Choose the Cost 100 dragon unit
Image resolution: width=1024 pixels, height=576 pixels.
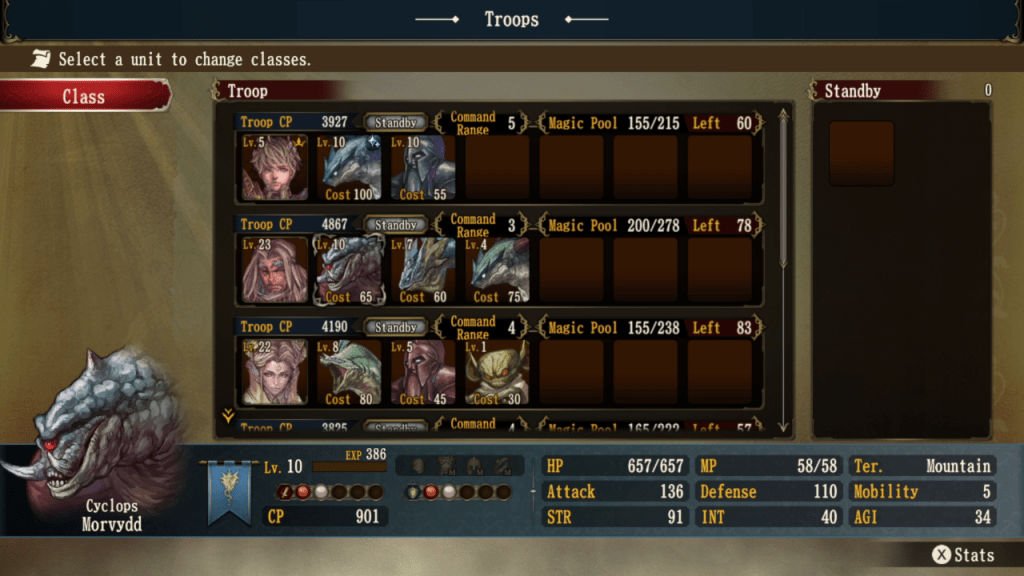(349, 168)
